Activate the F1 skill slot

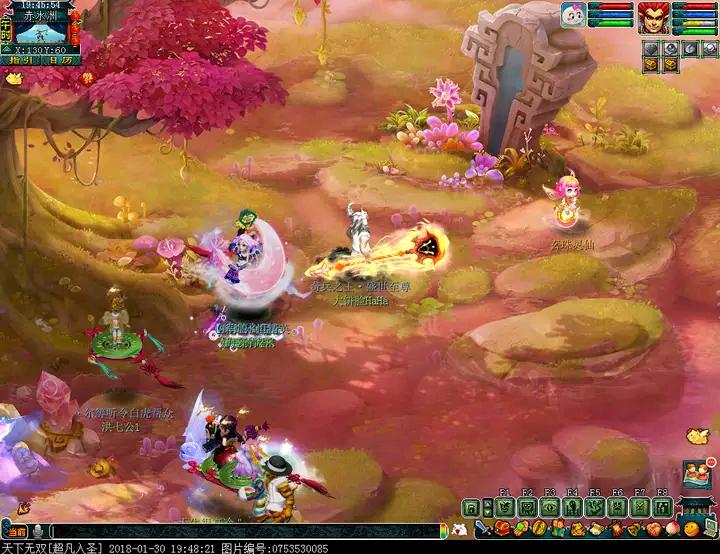(504, 507)
